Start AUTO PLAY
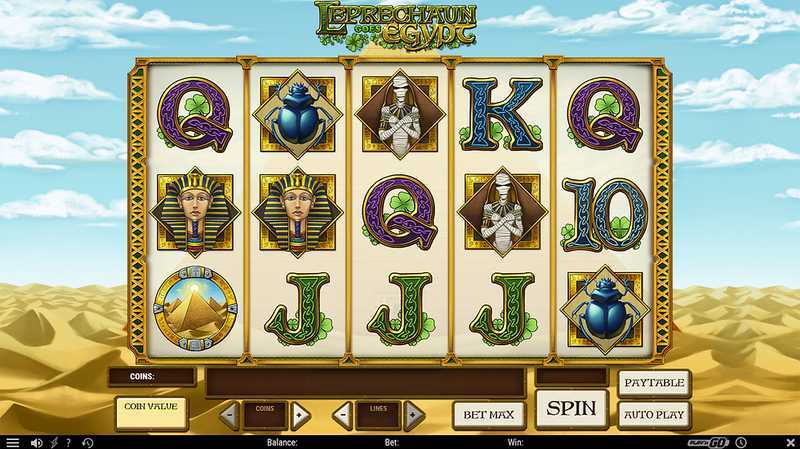 [x=654, y=413]
